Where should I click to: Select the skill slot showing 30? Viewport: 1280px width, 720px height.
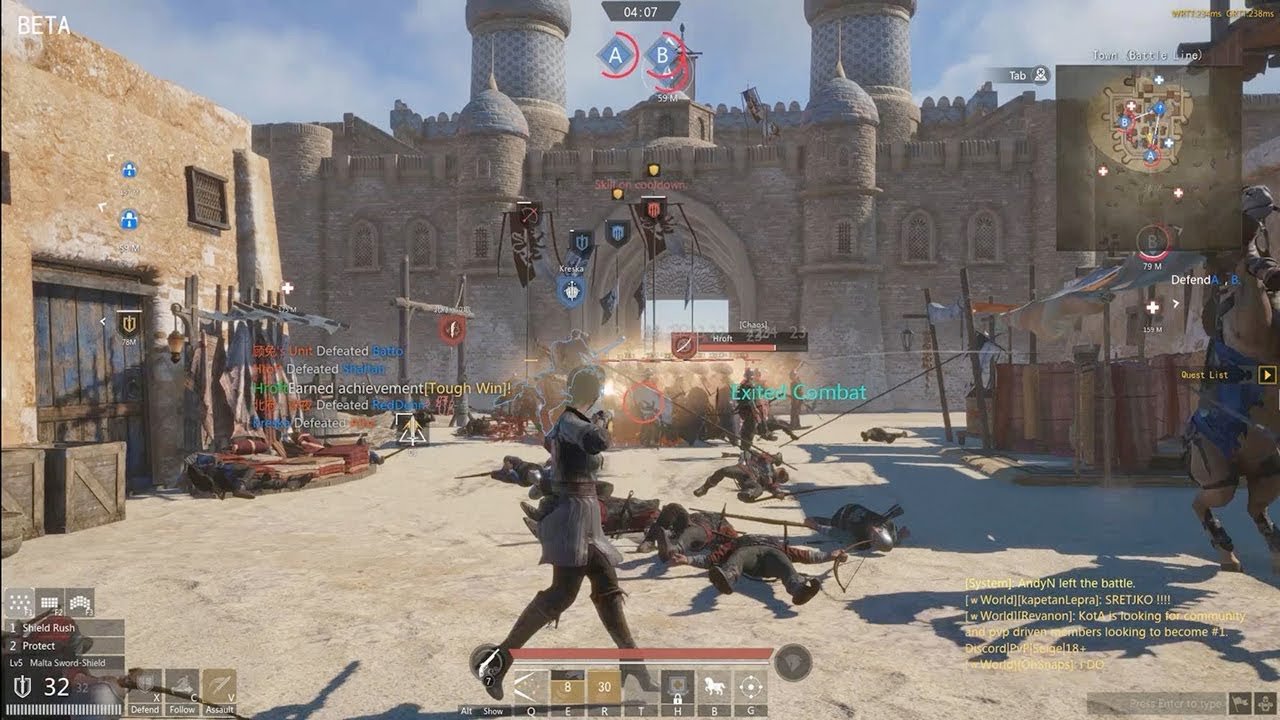point(604,687)
